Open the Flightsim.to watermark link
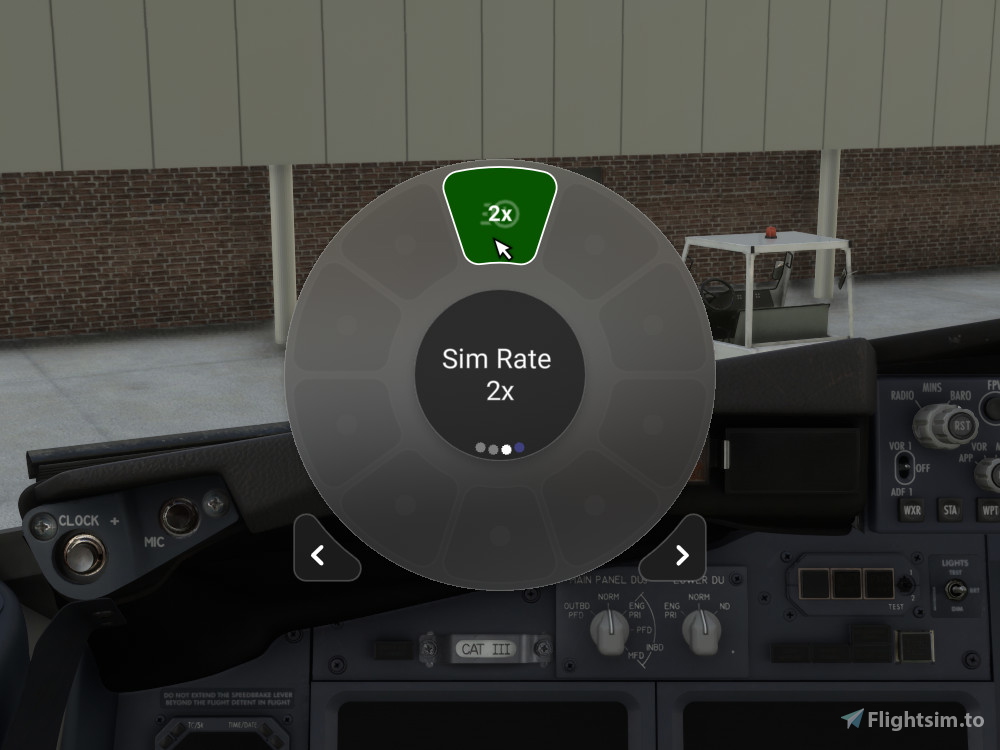This screenshot has height=750, width=1000. (912, 719)
